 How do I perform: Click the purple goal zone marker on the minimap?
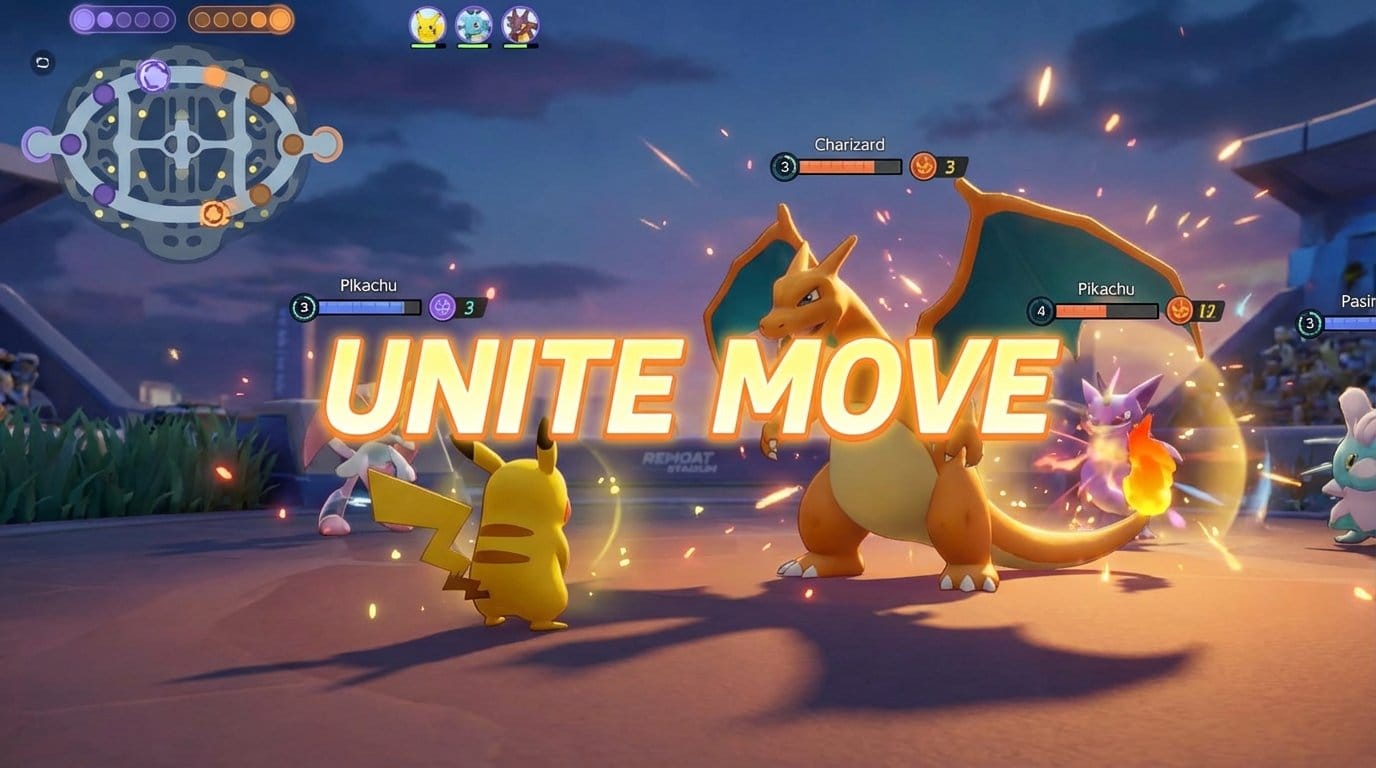pyautogui.click(x=37, y=143)
